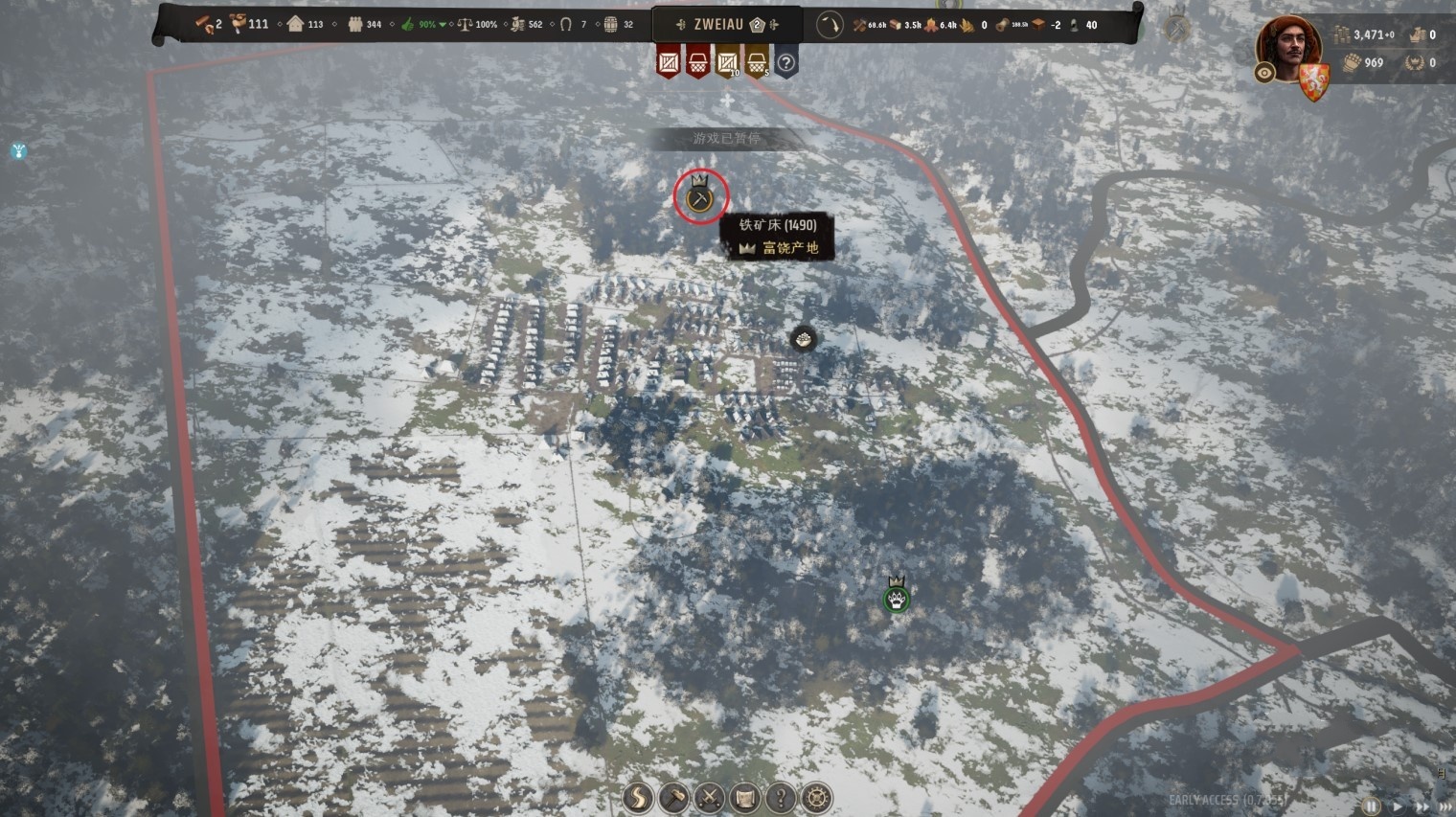Open the blue question mark banner

click(786, 63)
